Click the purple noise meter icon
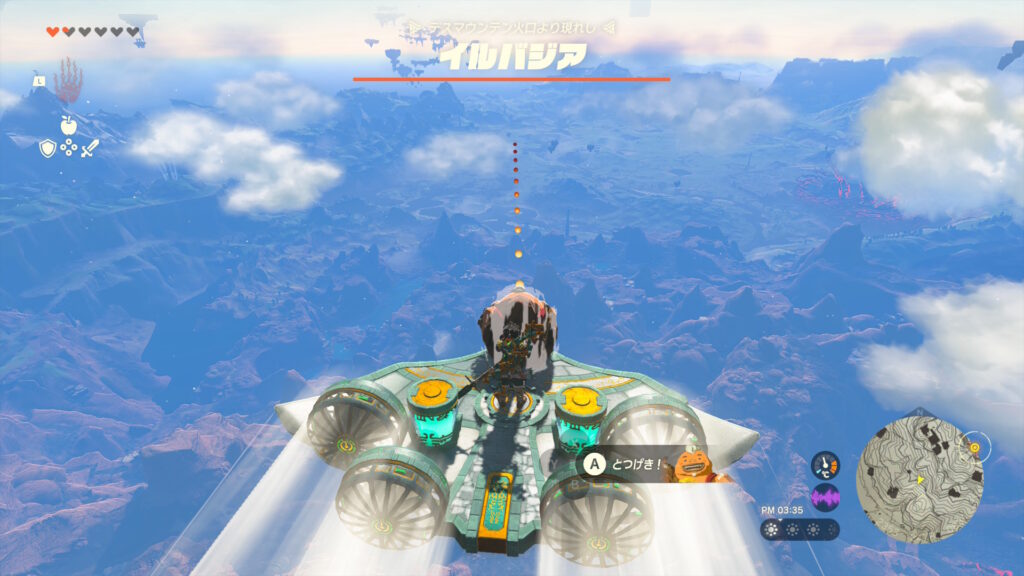This screenshot has height=576, width=1024. tap(825, 497)
